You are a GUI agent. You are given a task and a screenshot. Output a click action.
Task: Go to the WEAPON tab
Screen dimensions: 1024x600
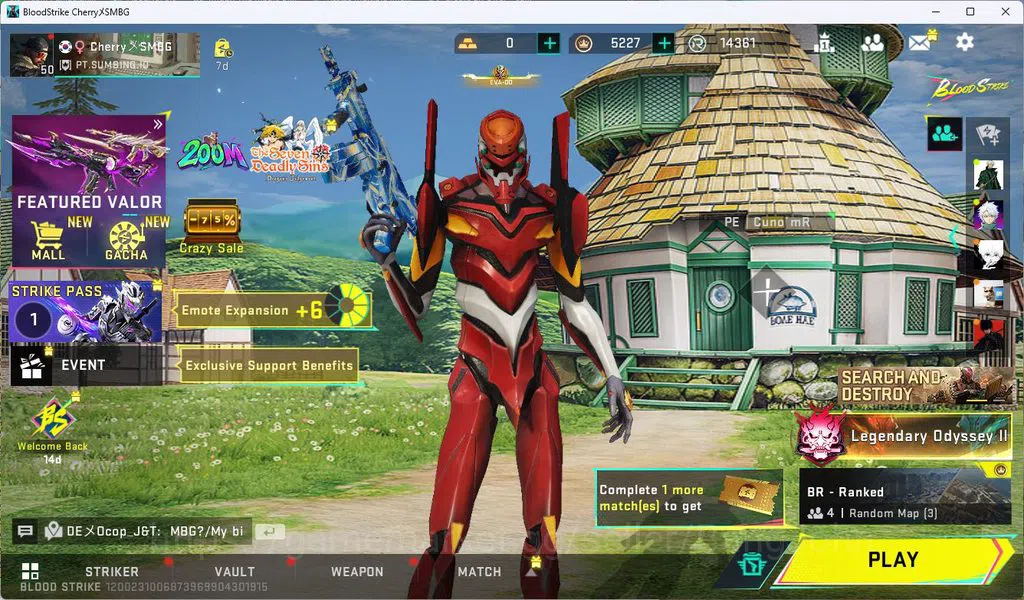pyautogui.click(x=357, y=572)
